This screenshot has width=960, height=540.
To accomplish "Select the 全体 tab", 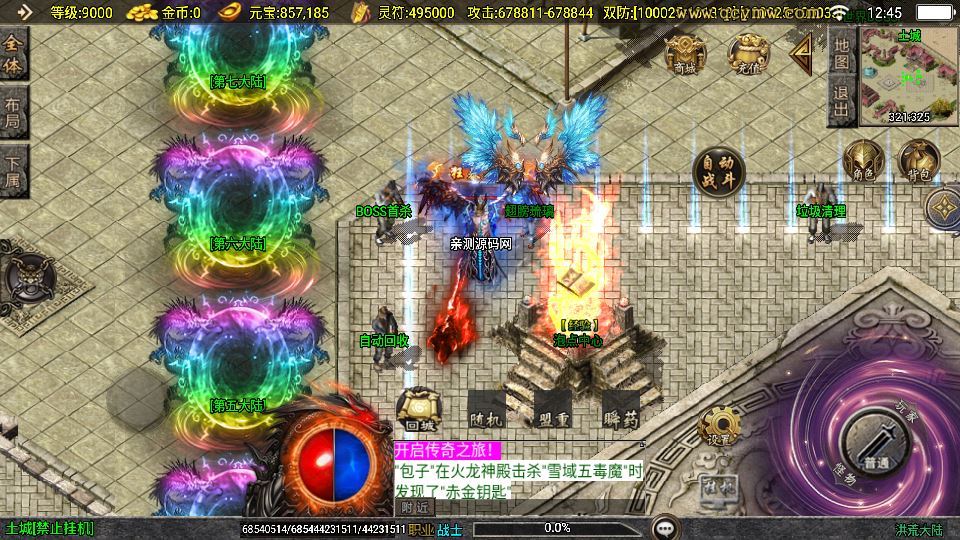I will tap(13, 55).
